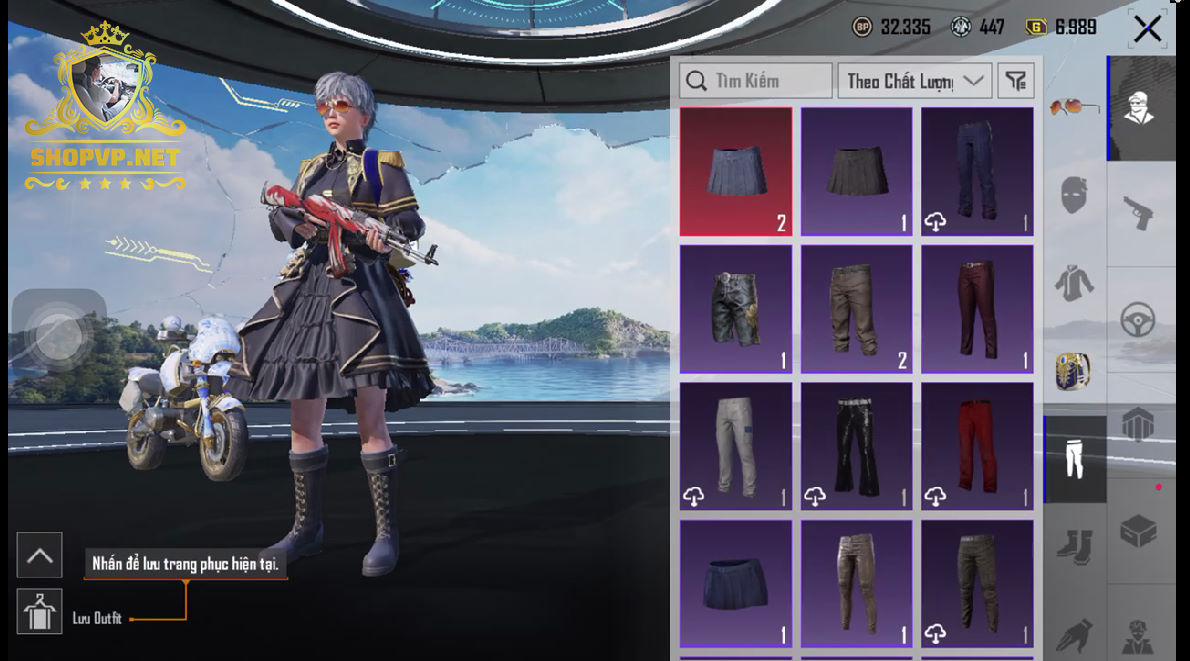Open the Theo Chất Lượng sort dropdown
Image resolution: width=1190 pixels, height=661 pixels.
914,81
